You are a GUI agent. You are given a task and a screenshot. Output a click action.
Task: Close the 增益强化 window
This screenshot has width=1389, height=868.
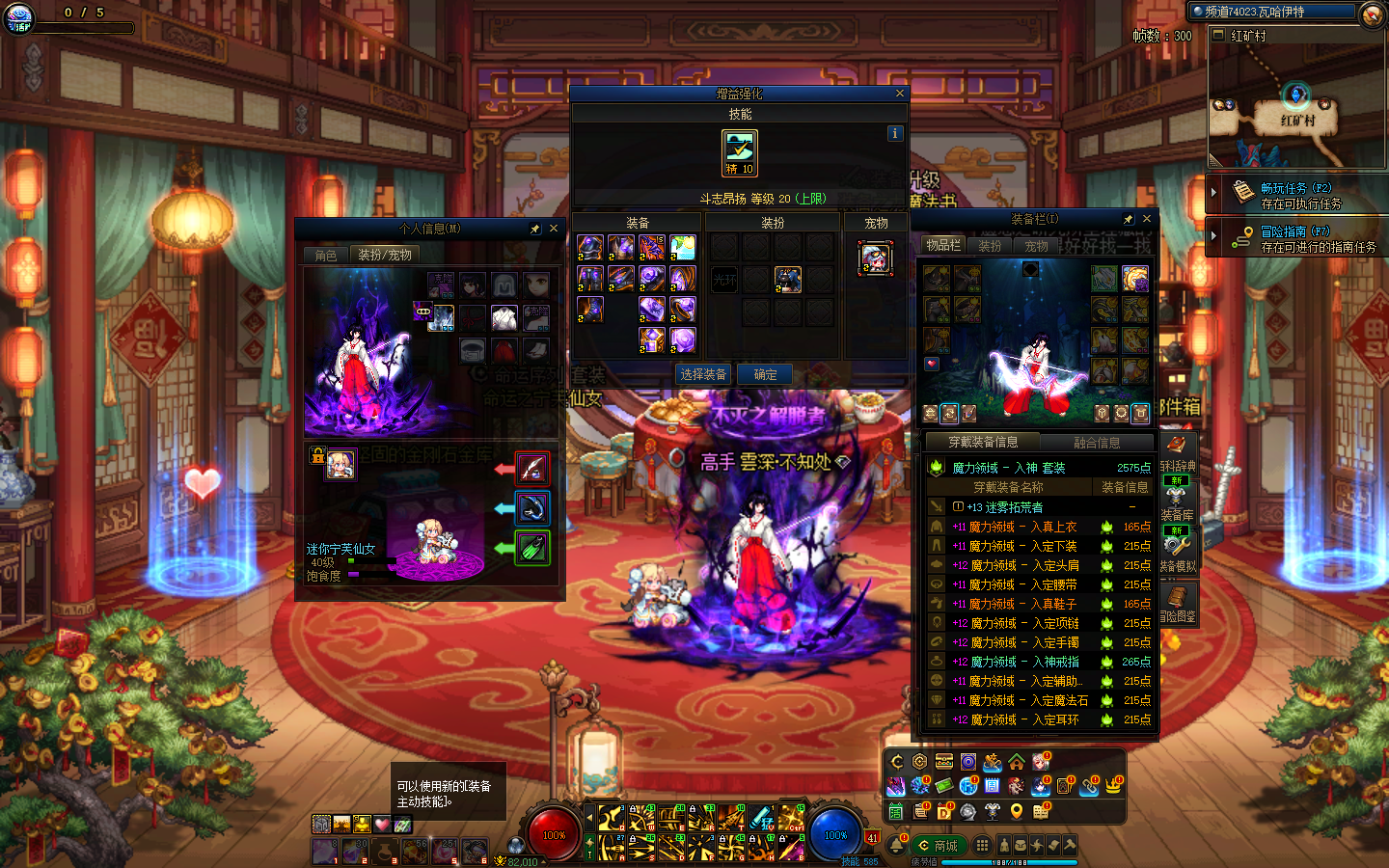click(899, 94)
